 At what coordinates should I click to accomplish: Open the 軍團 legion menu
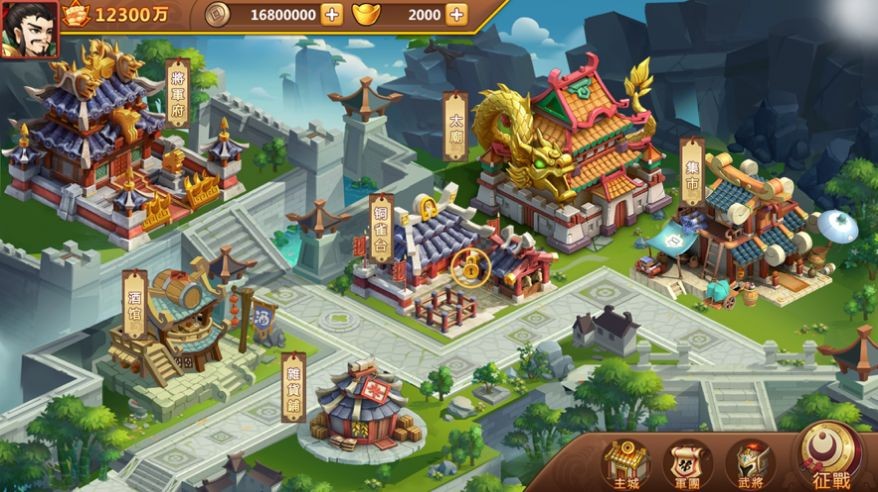coord(688,462)
